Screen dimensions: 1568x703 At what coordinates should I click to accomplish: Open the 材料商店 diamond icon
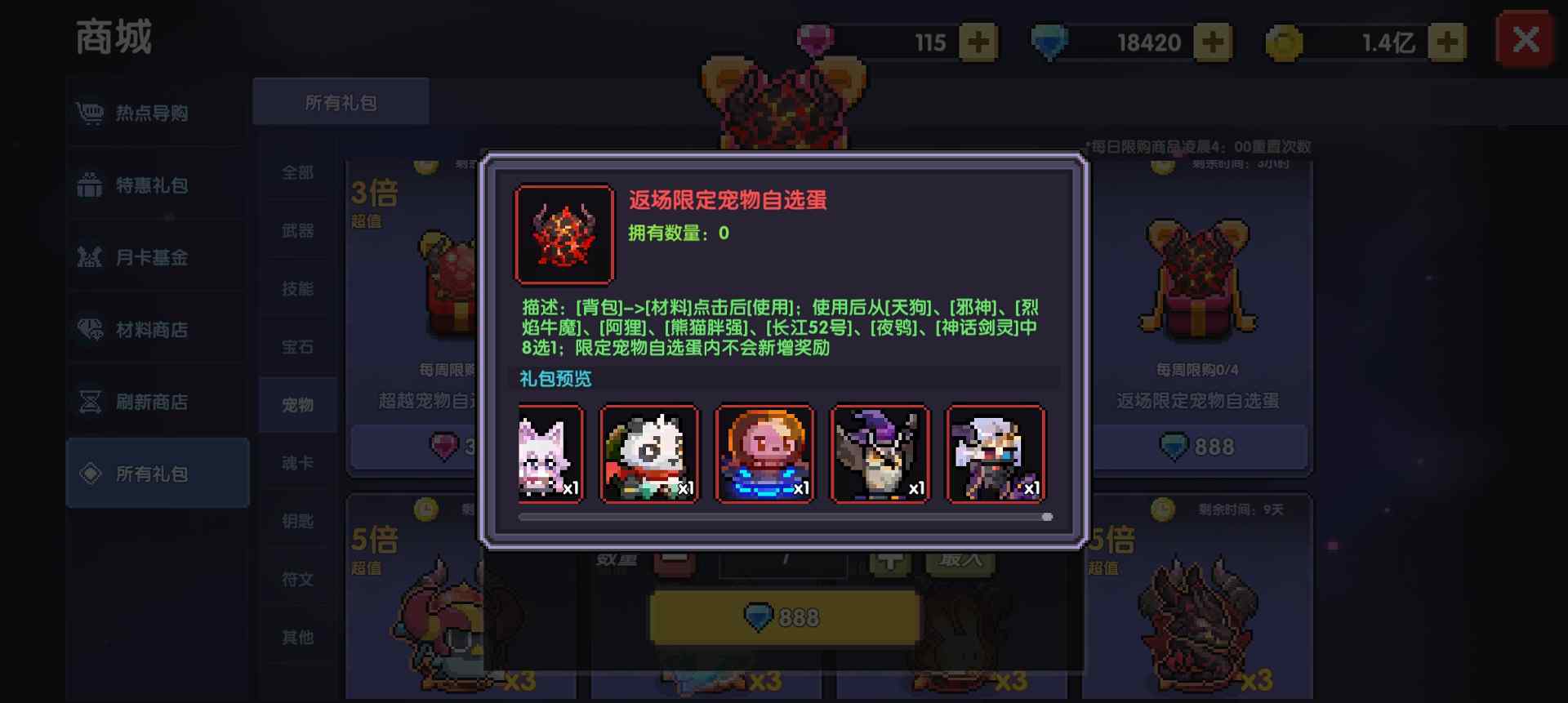point(90,330)
